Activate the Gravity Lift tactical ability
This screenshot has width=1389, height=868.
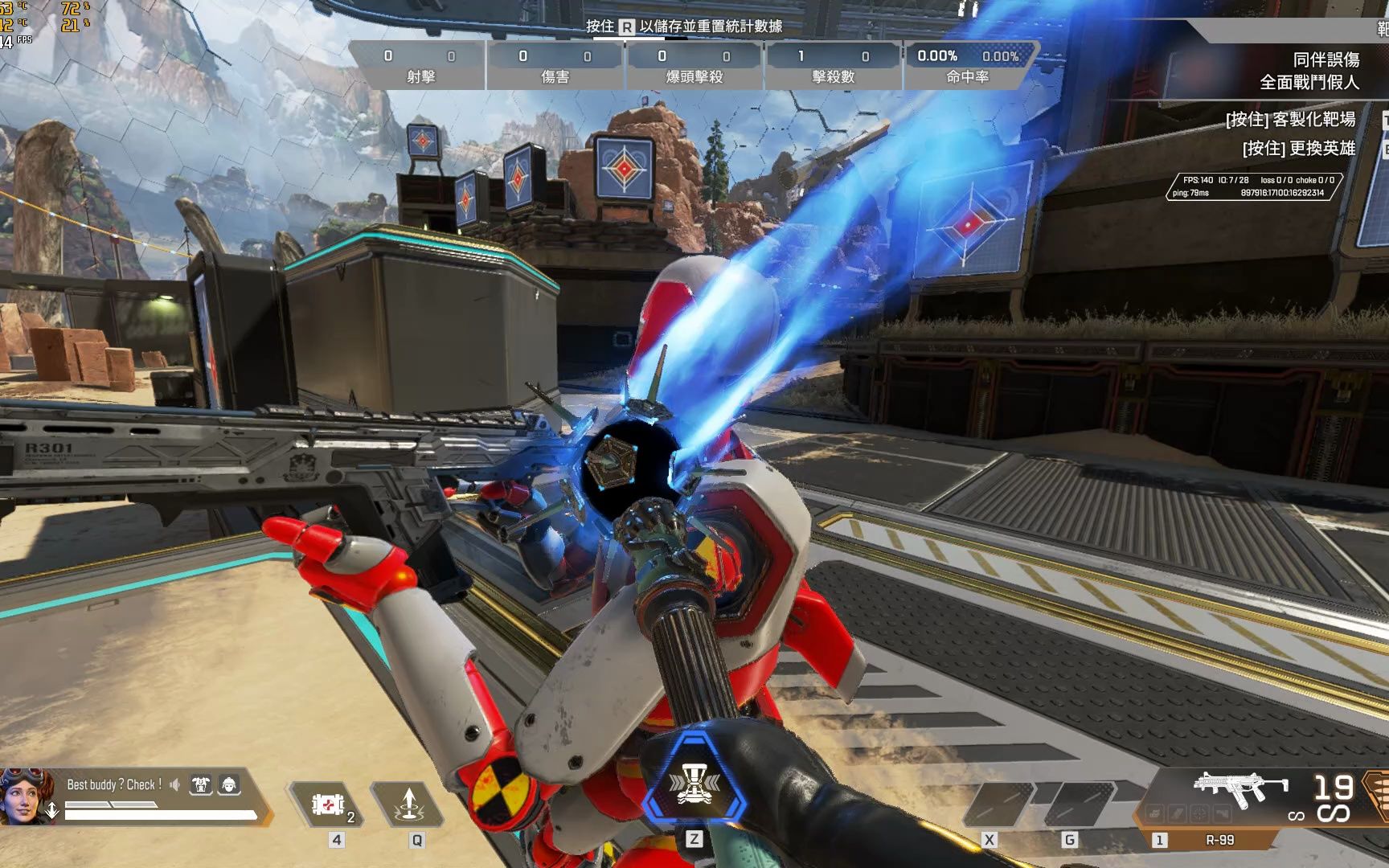tap(409, 804)
